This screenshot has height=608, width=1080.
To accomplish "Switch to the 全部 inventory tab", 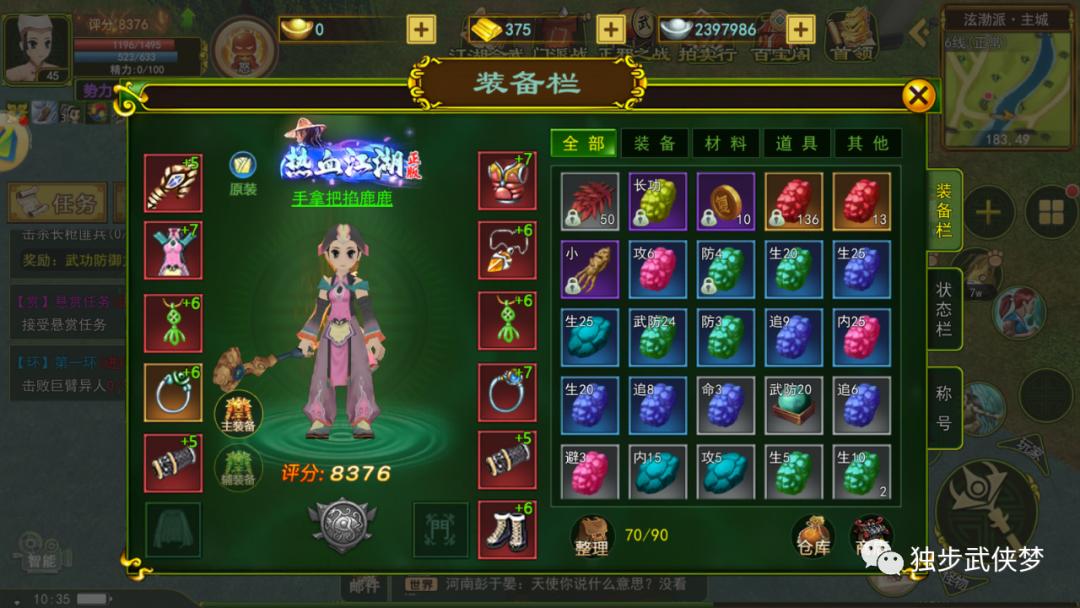I will point(584,143).
